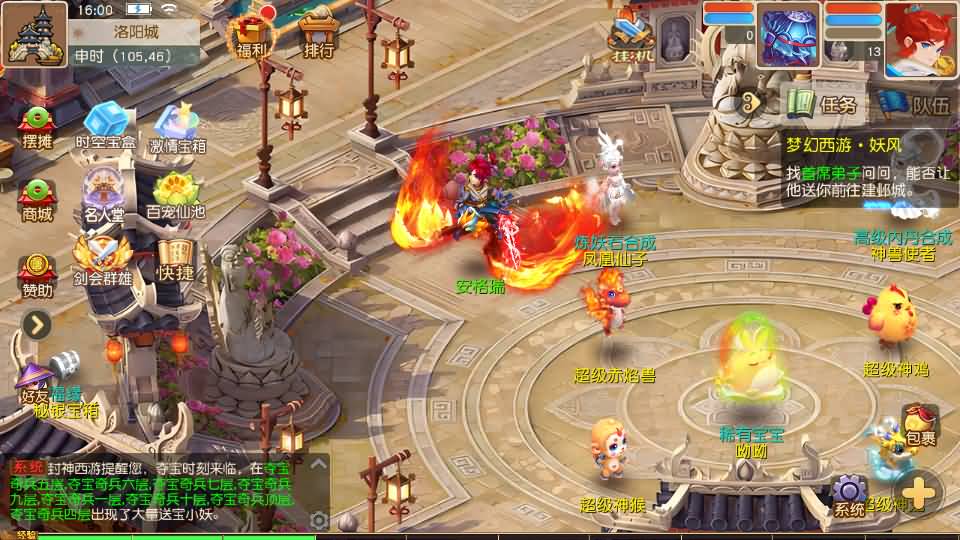
Task: Open the 百宠仙池 pet pool icon
Action: (x=175, y=195)
